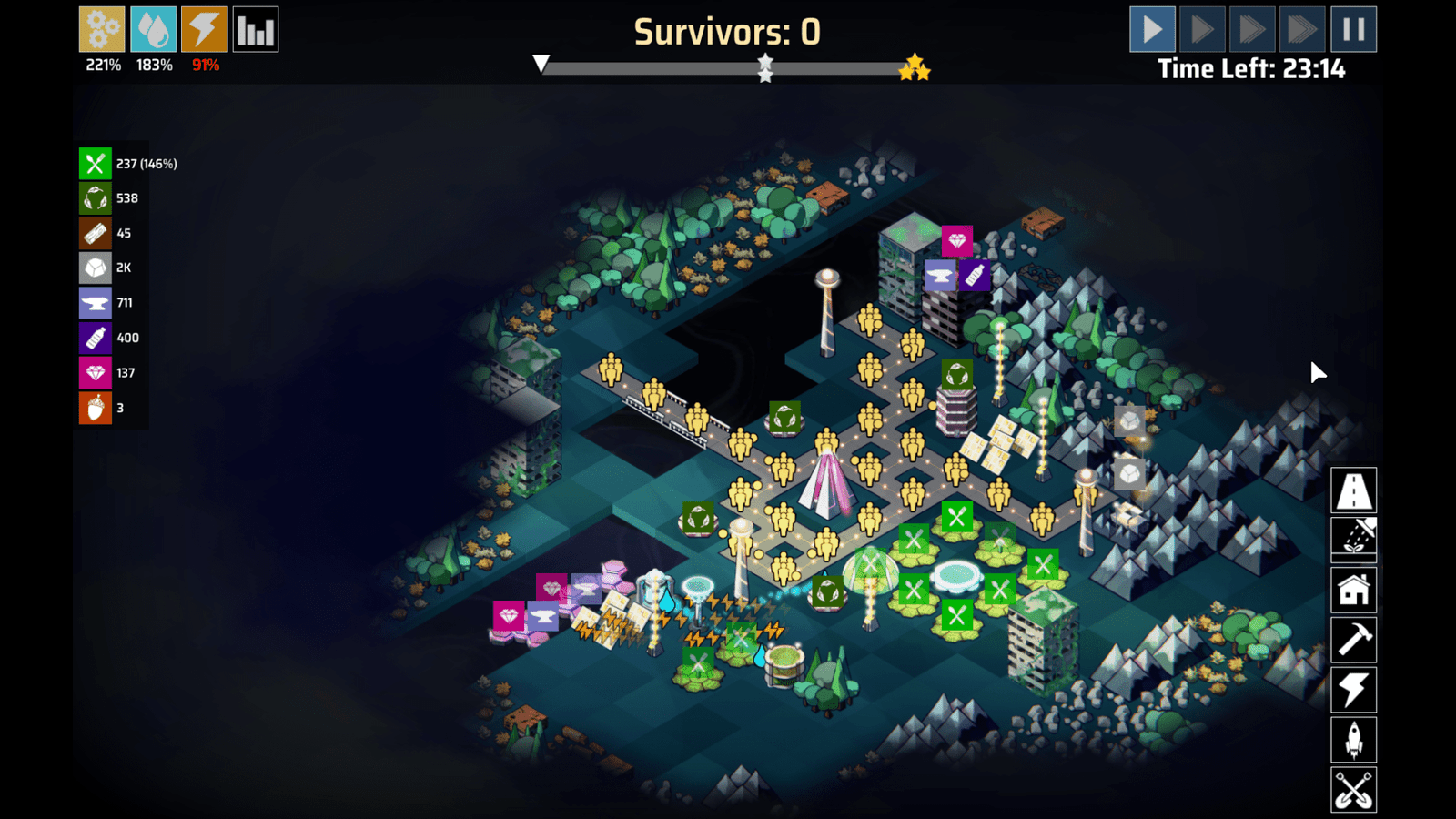Click the gem resource count of 137
The height and width of the screenshot is (819, 1456).
[95, 373]
